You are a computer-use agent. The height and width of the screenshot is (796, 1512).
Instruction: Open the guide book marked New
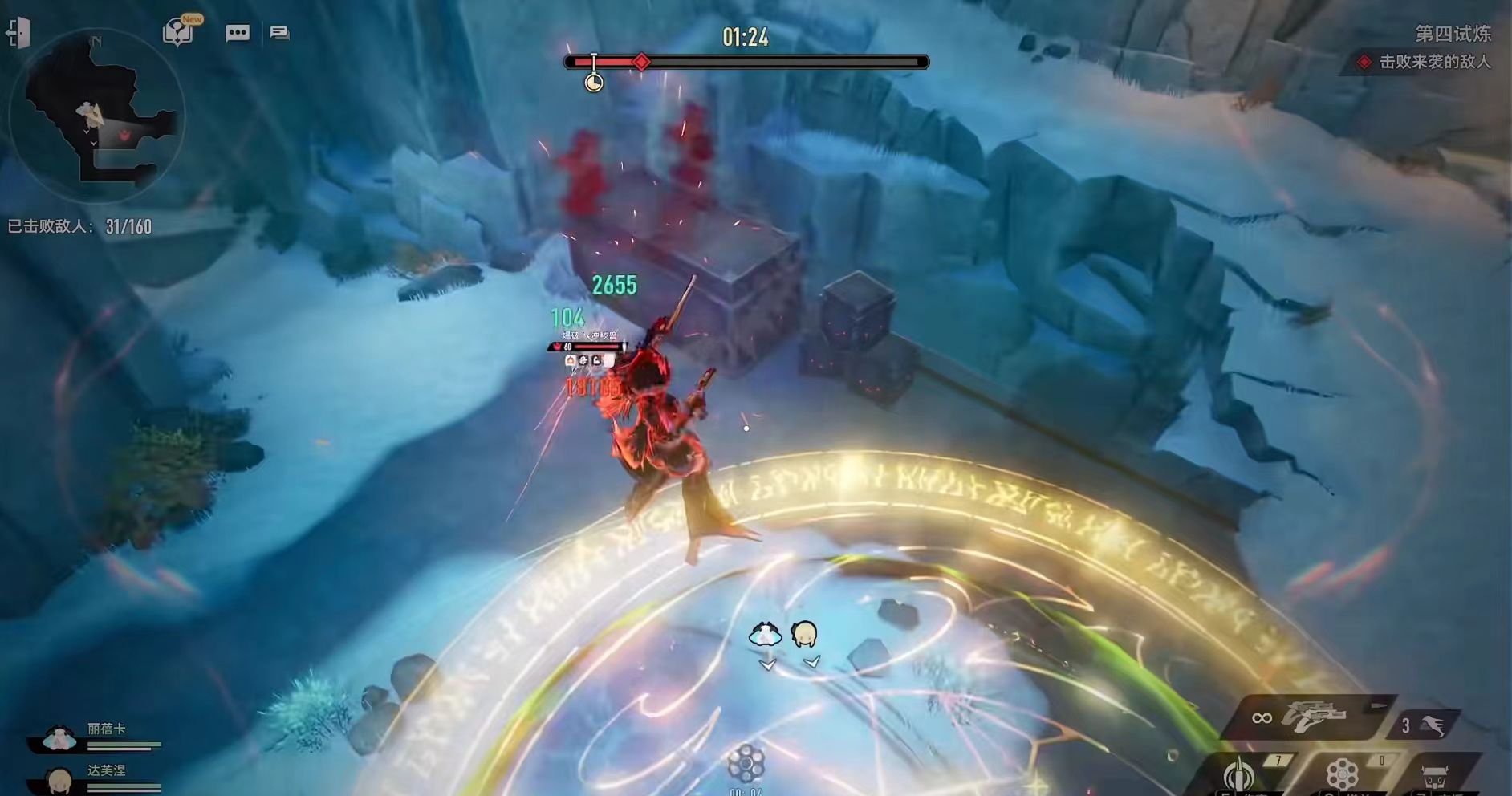pos(178,32)
